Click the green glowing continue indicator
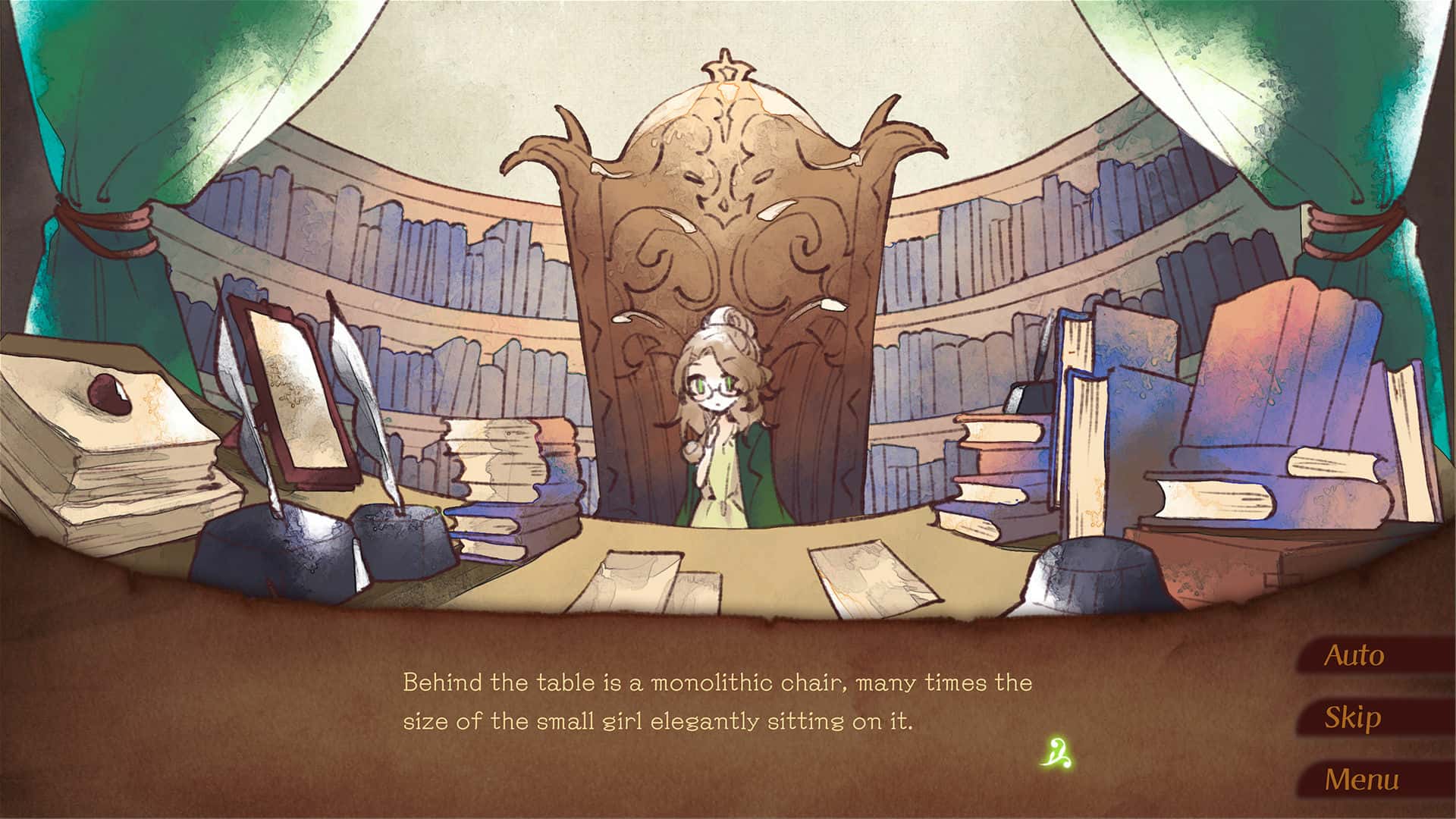Screen dimensions: 1456x819 (x=1059, y=752)
